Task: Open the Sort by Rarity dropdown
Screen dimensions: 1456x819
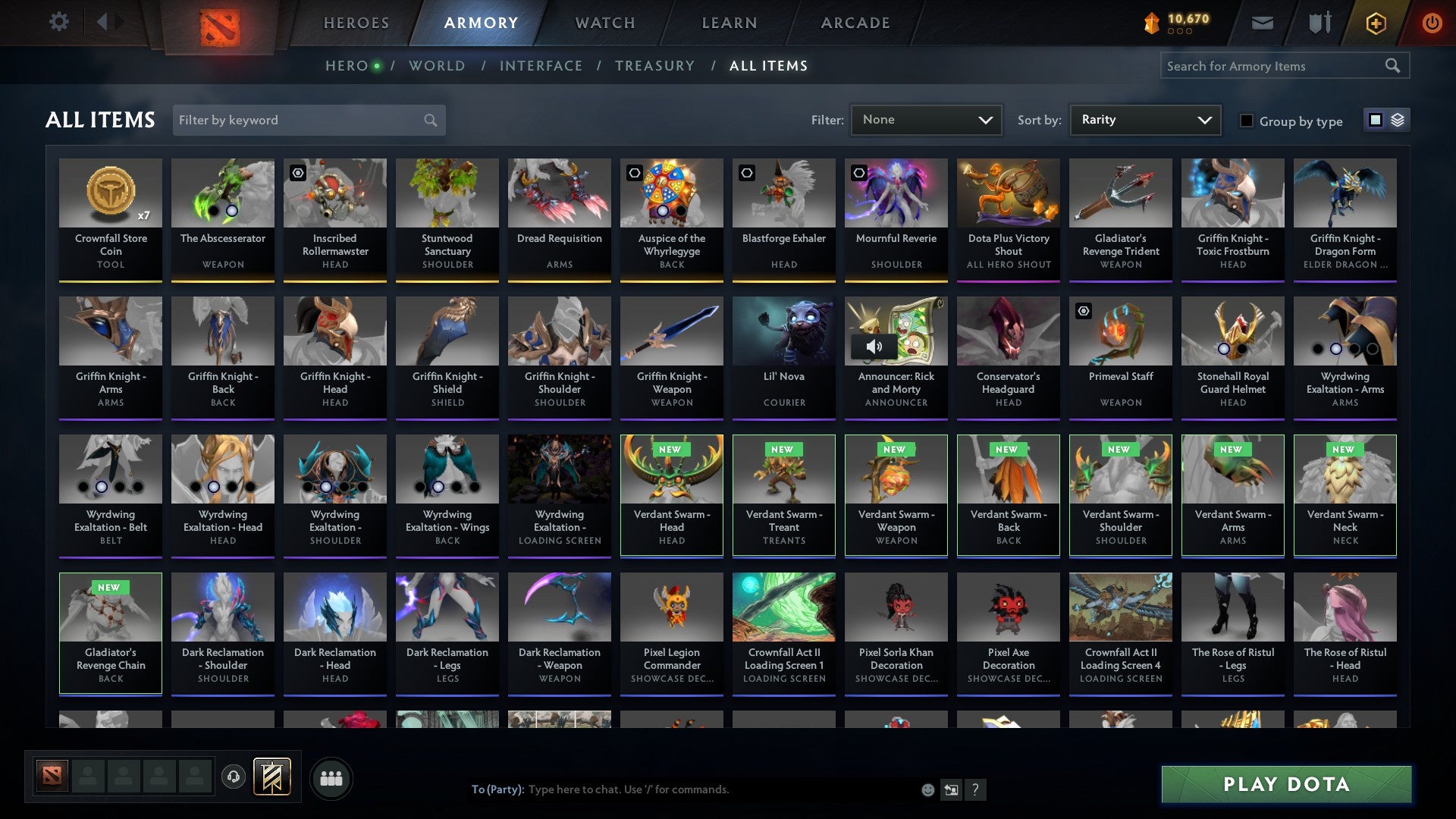Action: coord(1144,120)
